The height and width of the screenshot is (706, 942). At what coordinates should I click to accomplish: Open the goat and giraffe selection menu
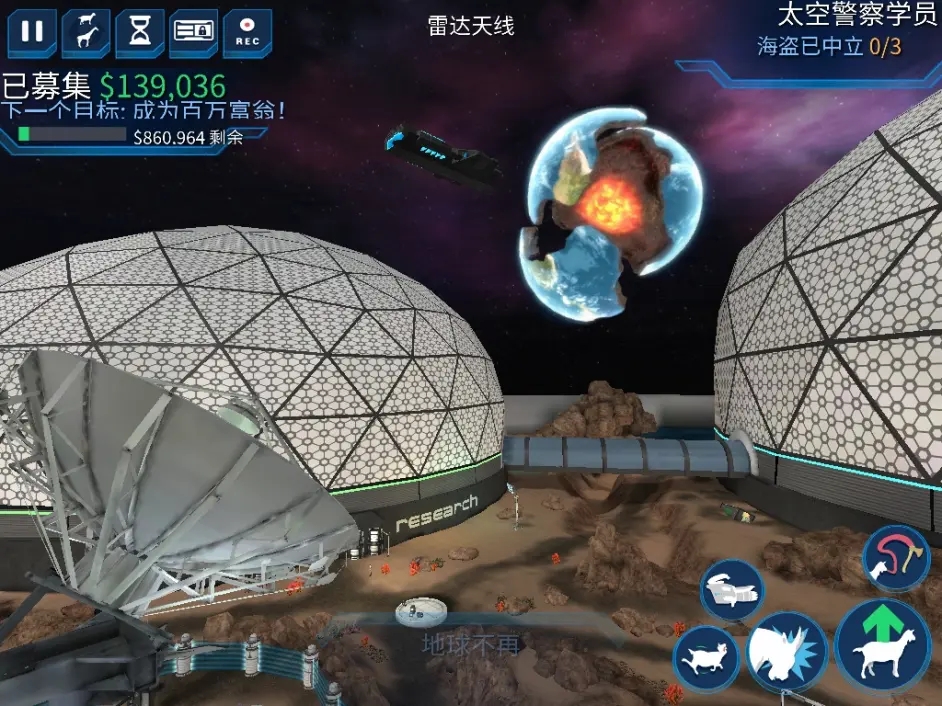(86, 32)
